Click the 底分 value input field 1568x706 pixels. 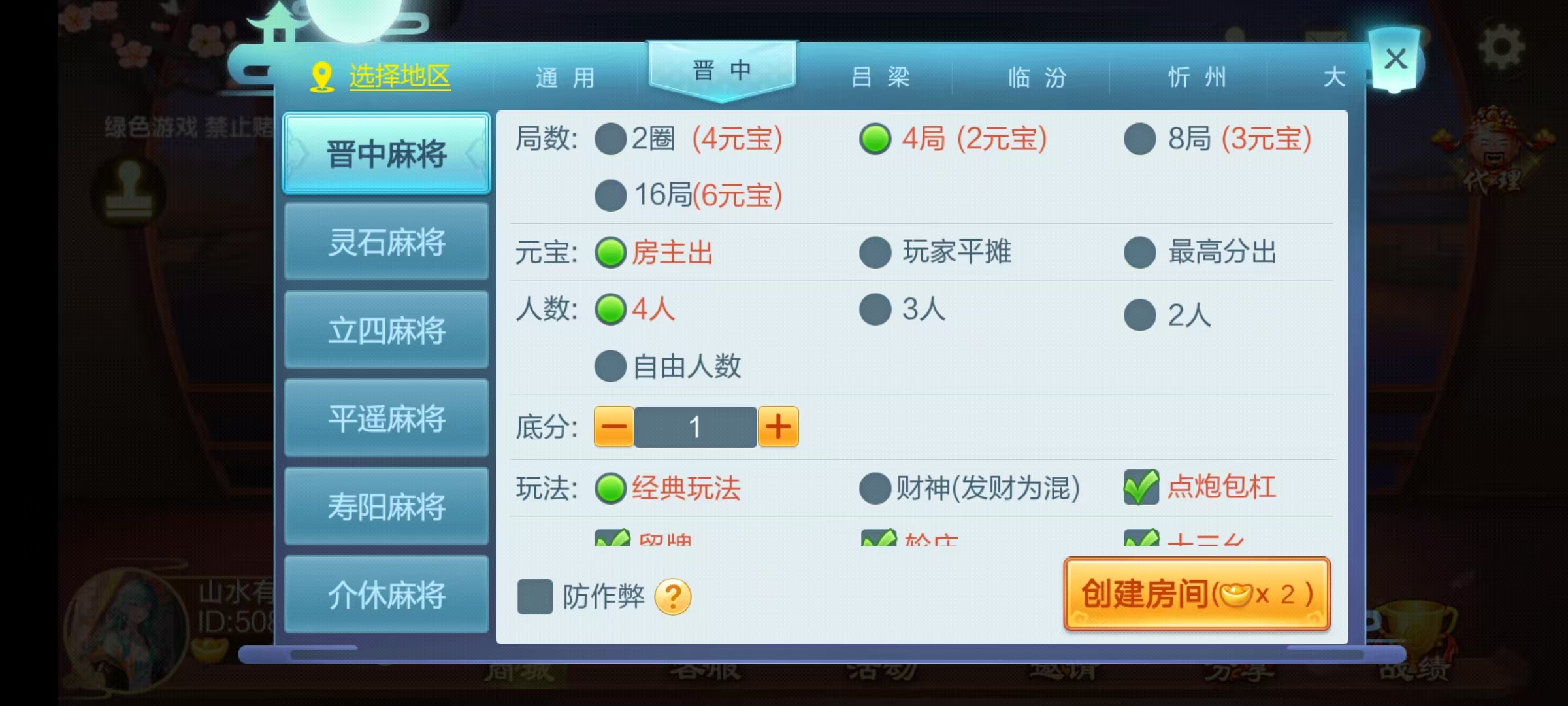click(x=696, y=426)
